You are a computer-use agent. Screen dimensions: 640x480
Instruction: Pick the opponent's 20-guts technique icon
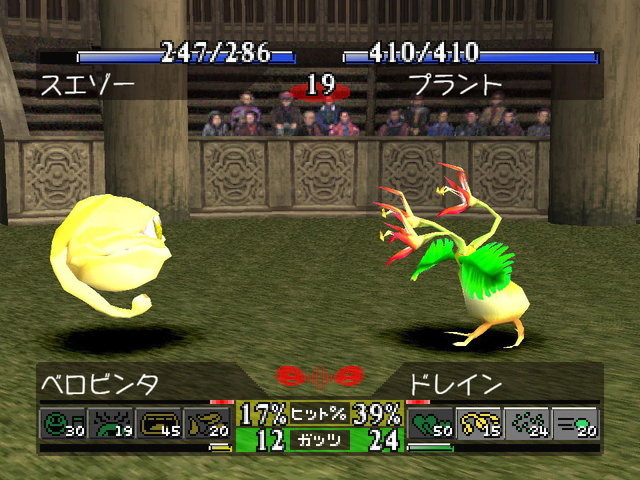[576, 424]
